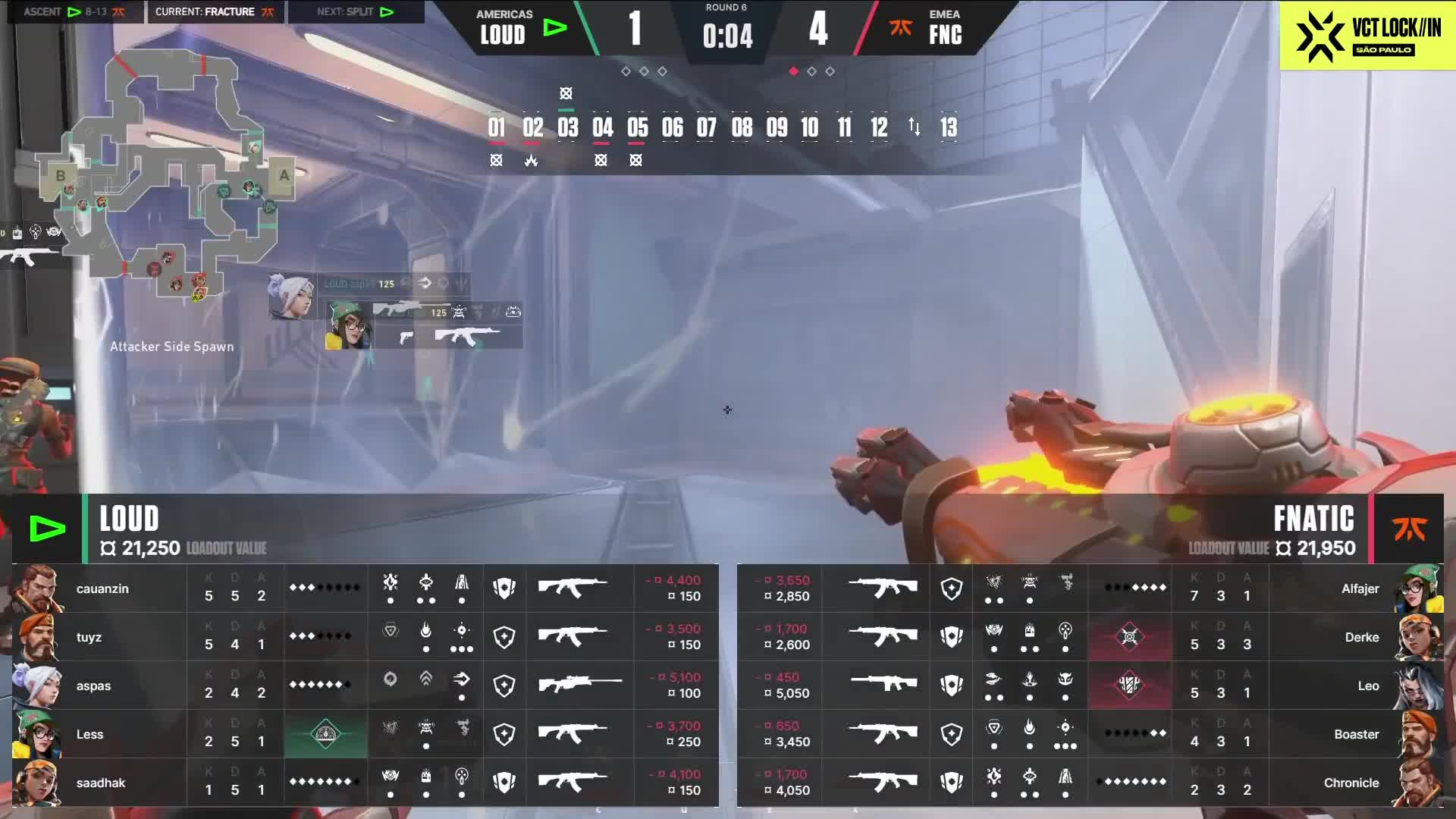This screenshot has width=1456, height=819.
Task: Choose tuyz in the LOUD player list
Action: coord(89,637)
